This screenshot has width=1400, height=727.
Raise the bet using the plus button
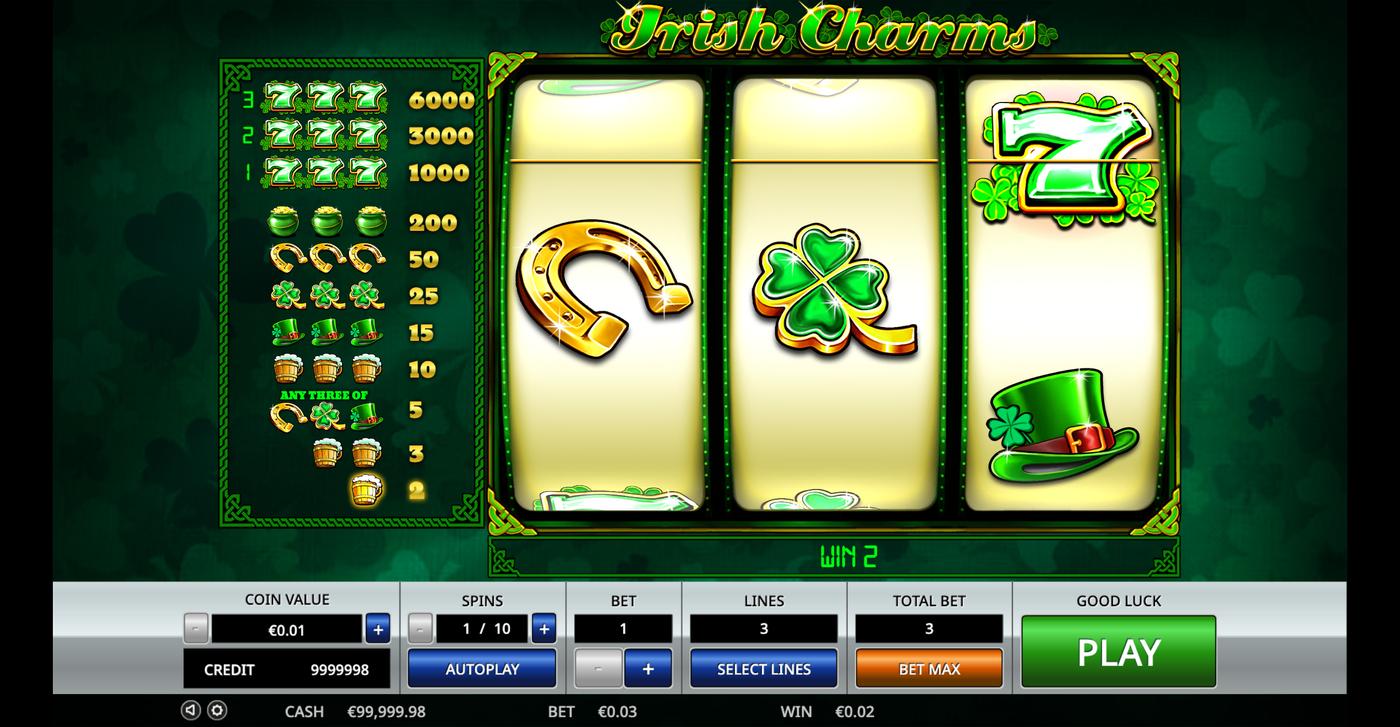pyautogui.click(x=650, y=668)
